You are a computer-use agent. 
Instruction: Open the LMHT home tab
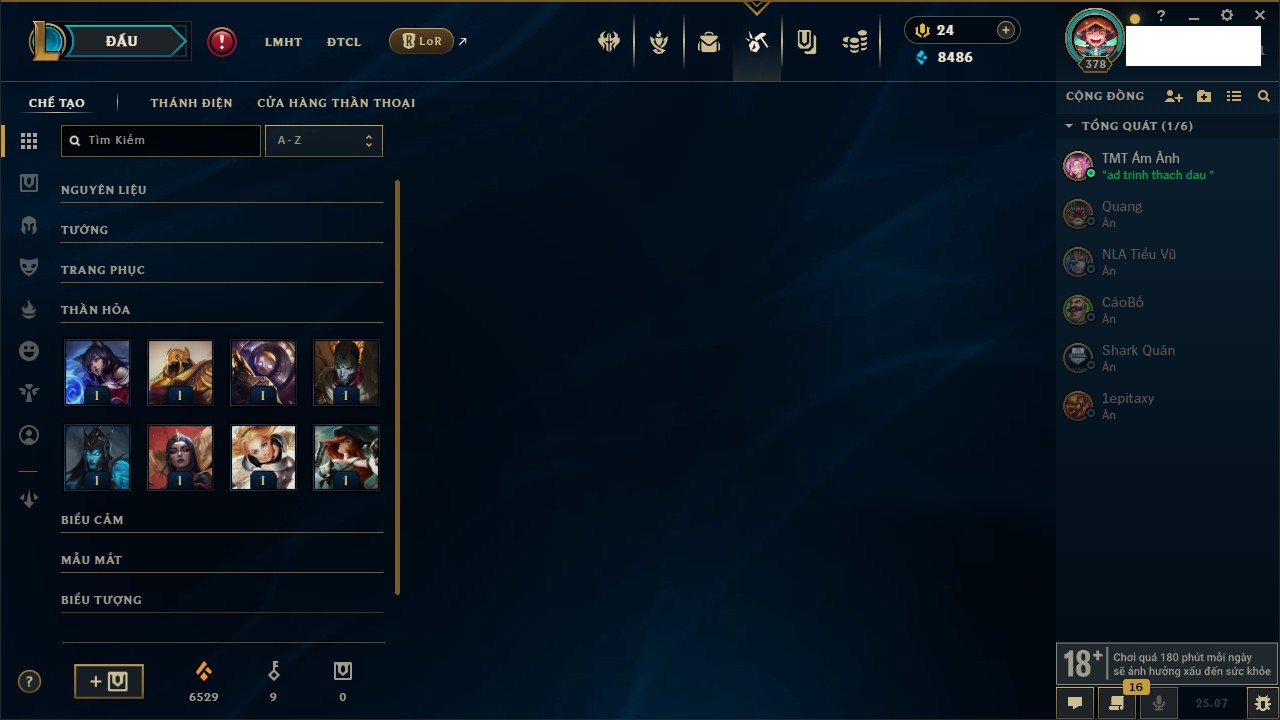point(283,42)
